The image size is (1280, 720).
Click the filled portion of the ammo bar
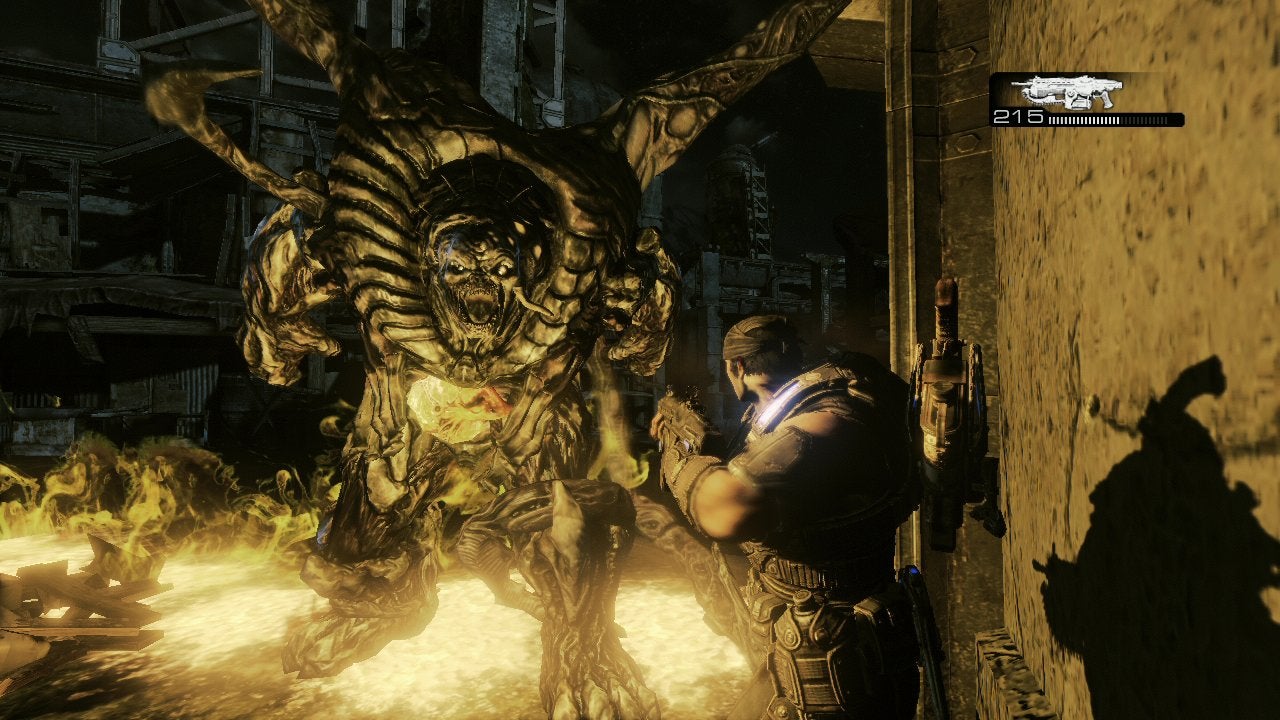click(x=1082, y=119)
